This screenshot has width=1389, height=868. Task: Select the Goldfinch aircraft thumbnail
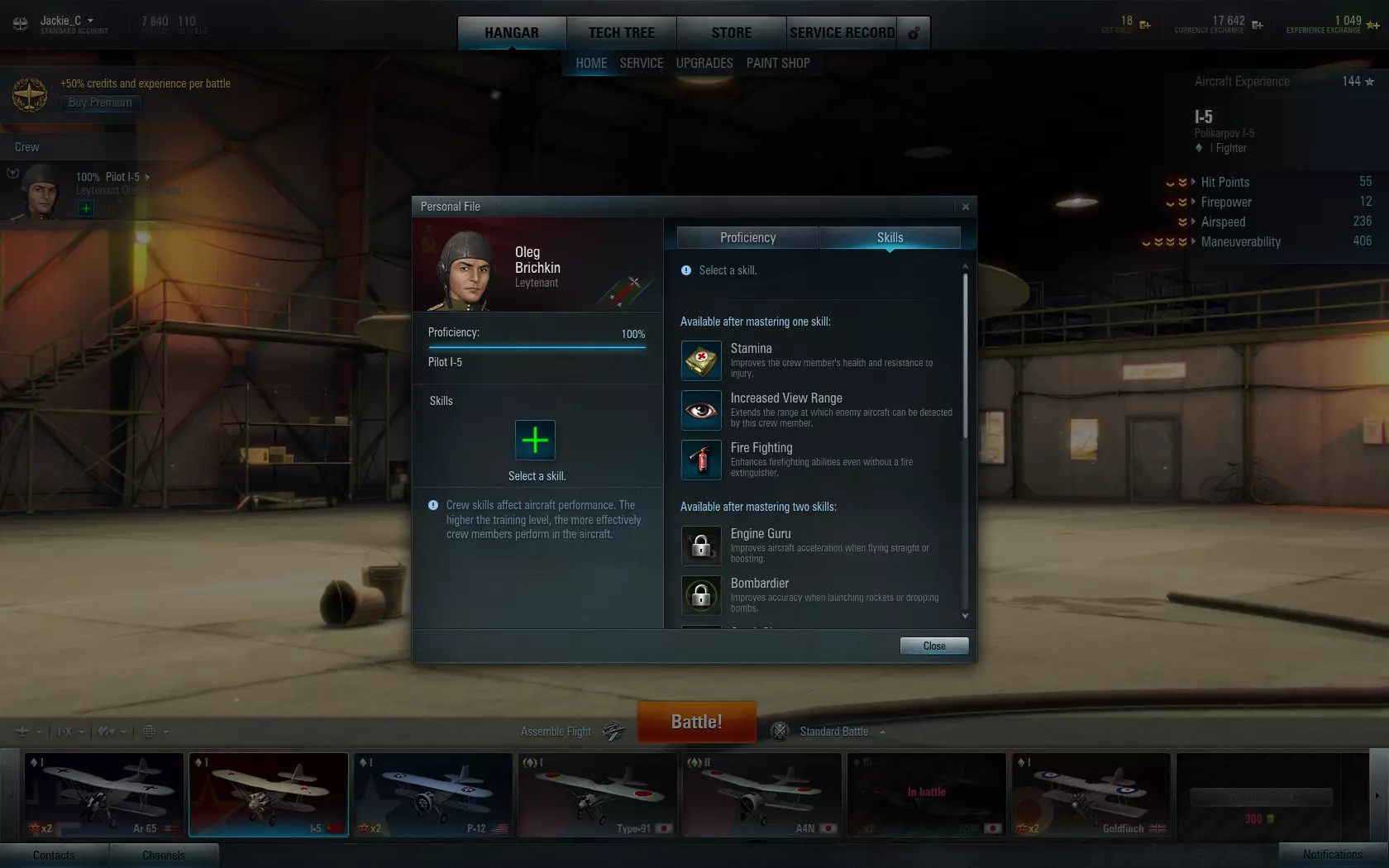[x=1091, y=794]
